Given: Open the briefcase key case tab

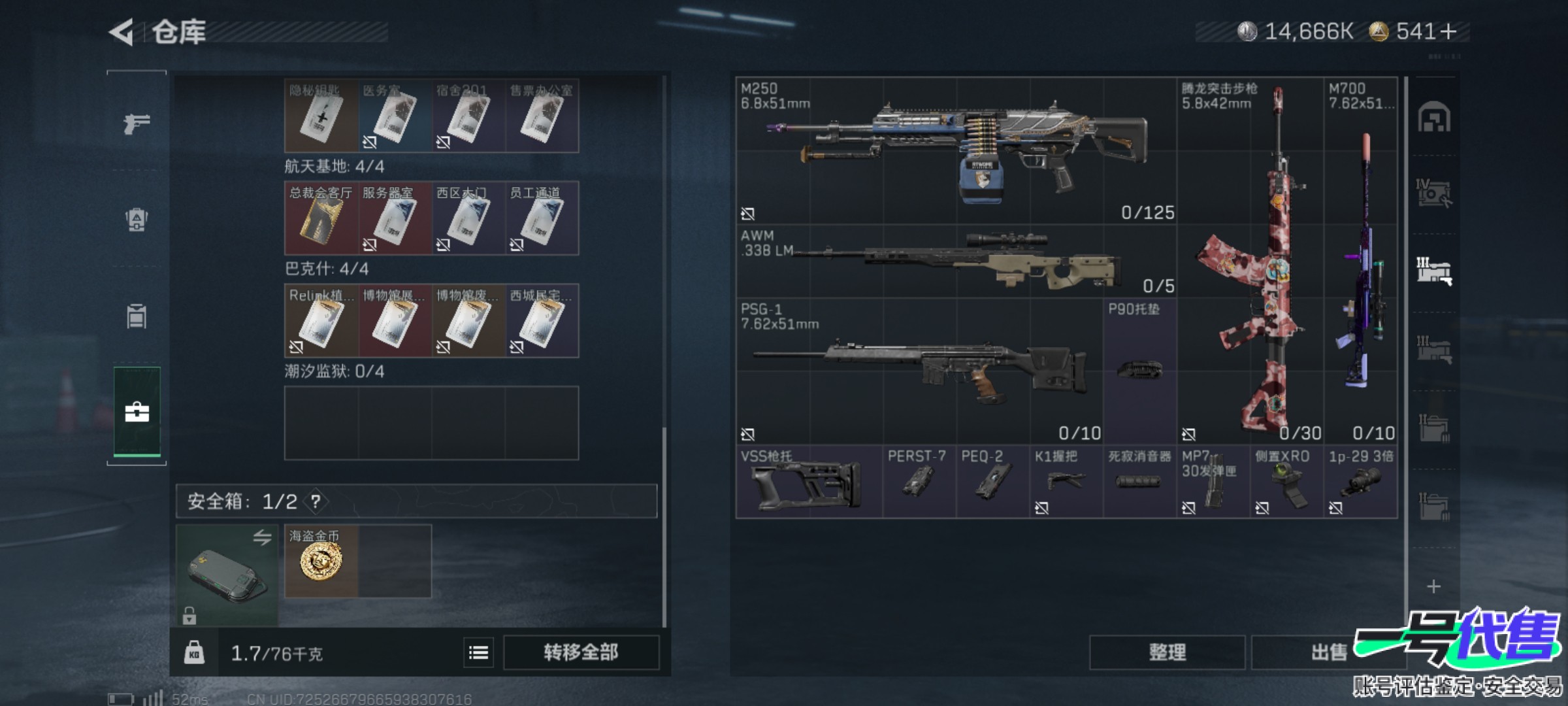Looking at the screenshot, I should point(137,412).
